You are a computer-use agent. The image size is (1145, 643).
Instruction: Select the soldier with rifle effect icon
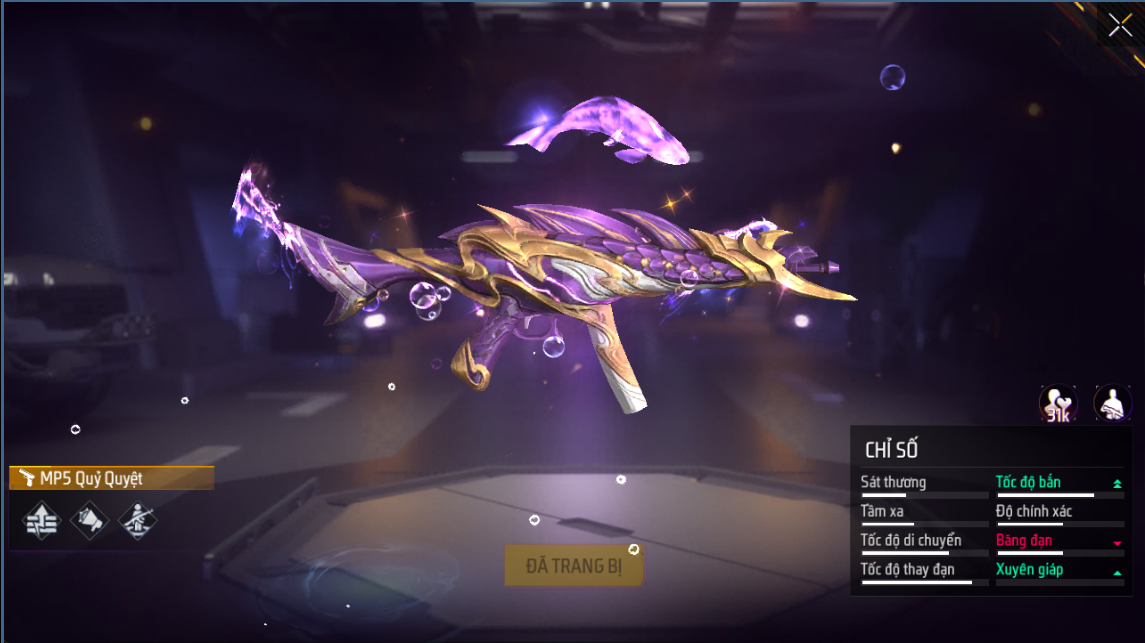[x=137, y=520]
